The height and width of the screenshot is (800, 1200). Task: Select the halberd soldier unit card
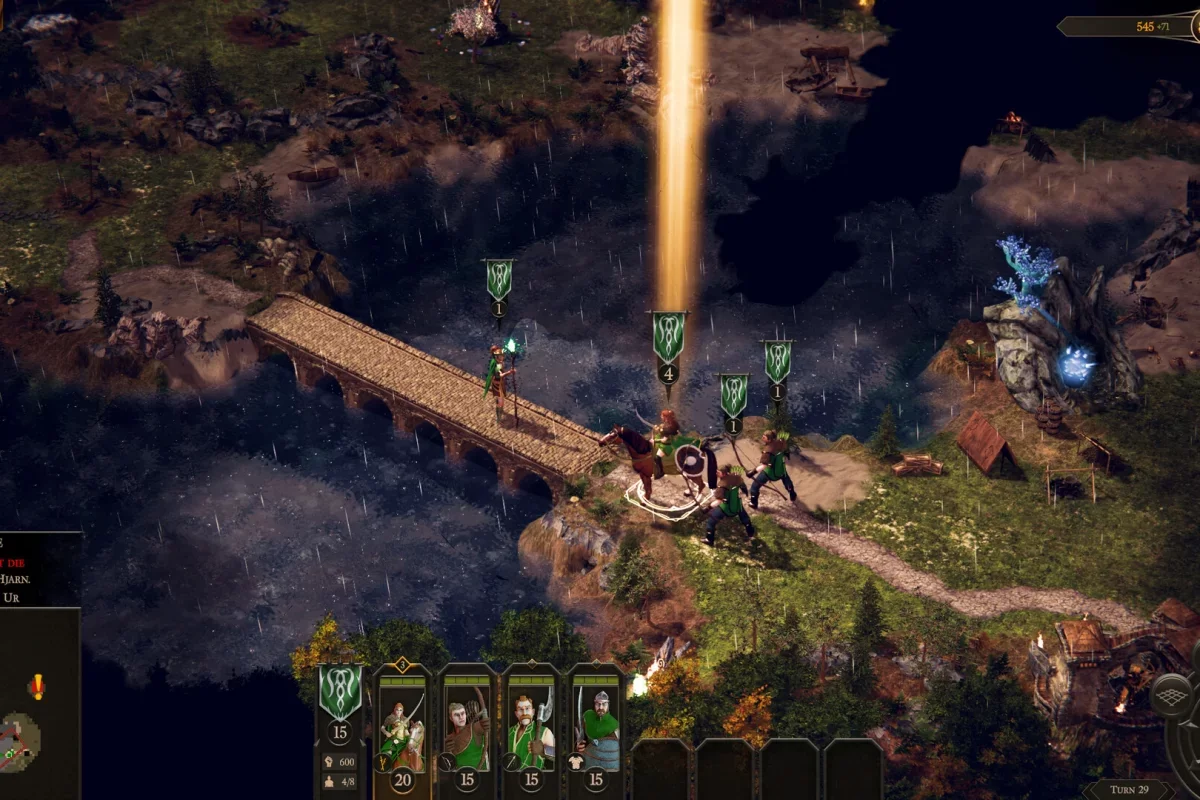(530, 722)
